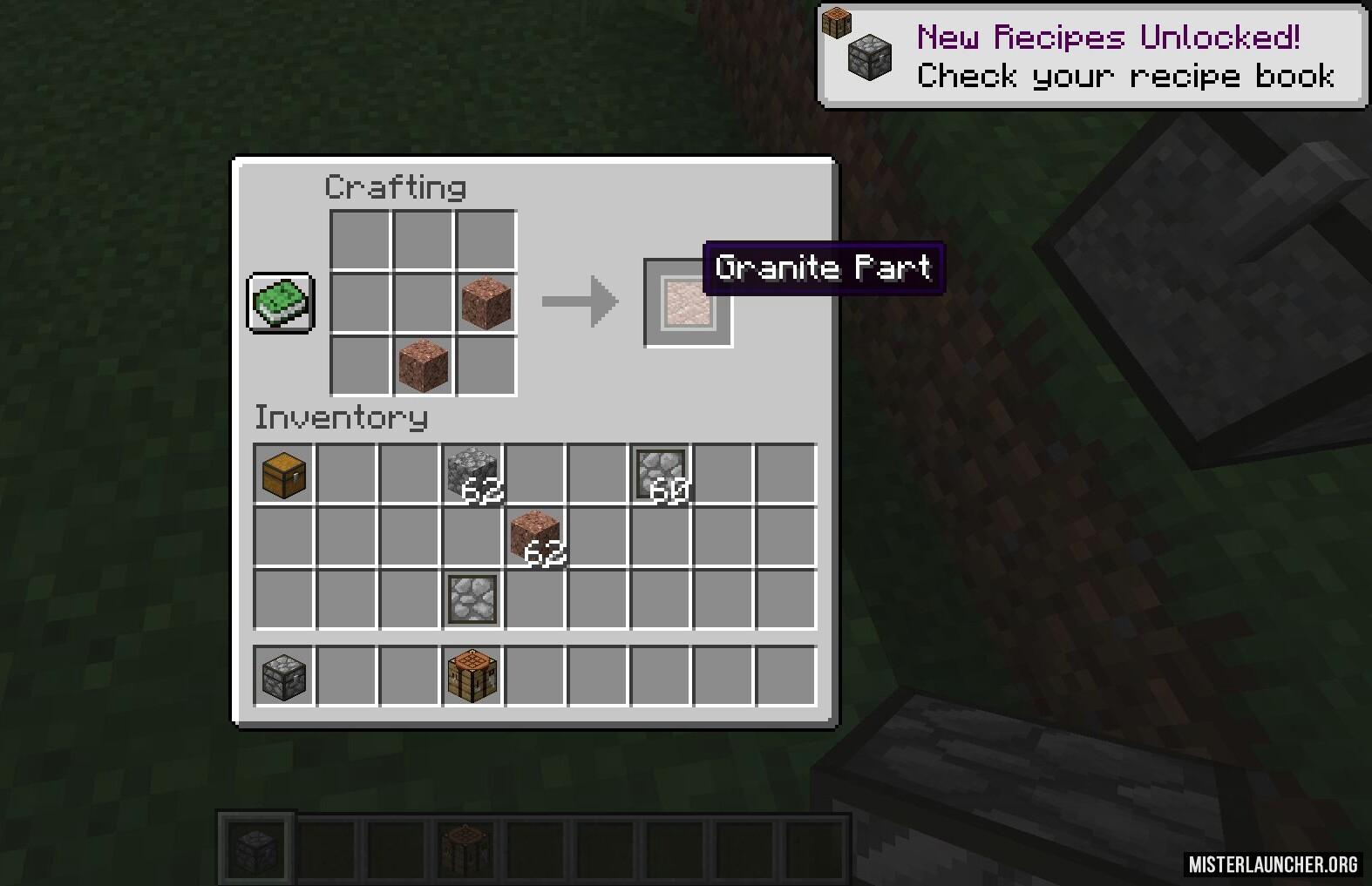Image resolution: width=1372 pixels, height=886 pixels.
Task: Select the wooden chest in the inventory
Action: 284,475
